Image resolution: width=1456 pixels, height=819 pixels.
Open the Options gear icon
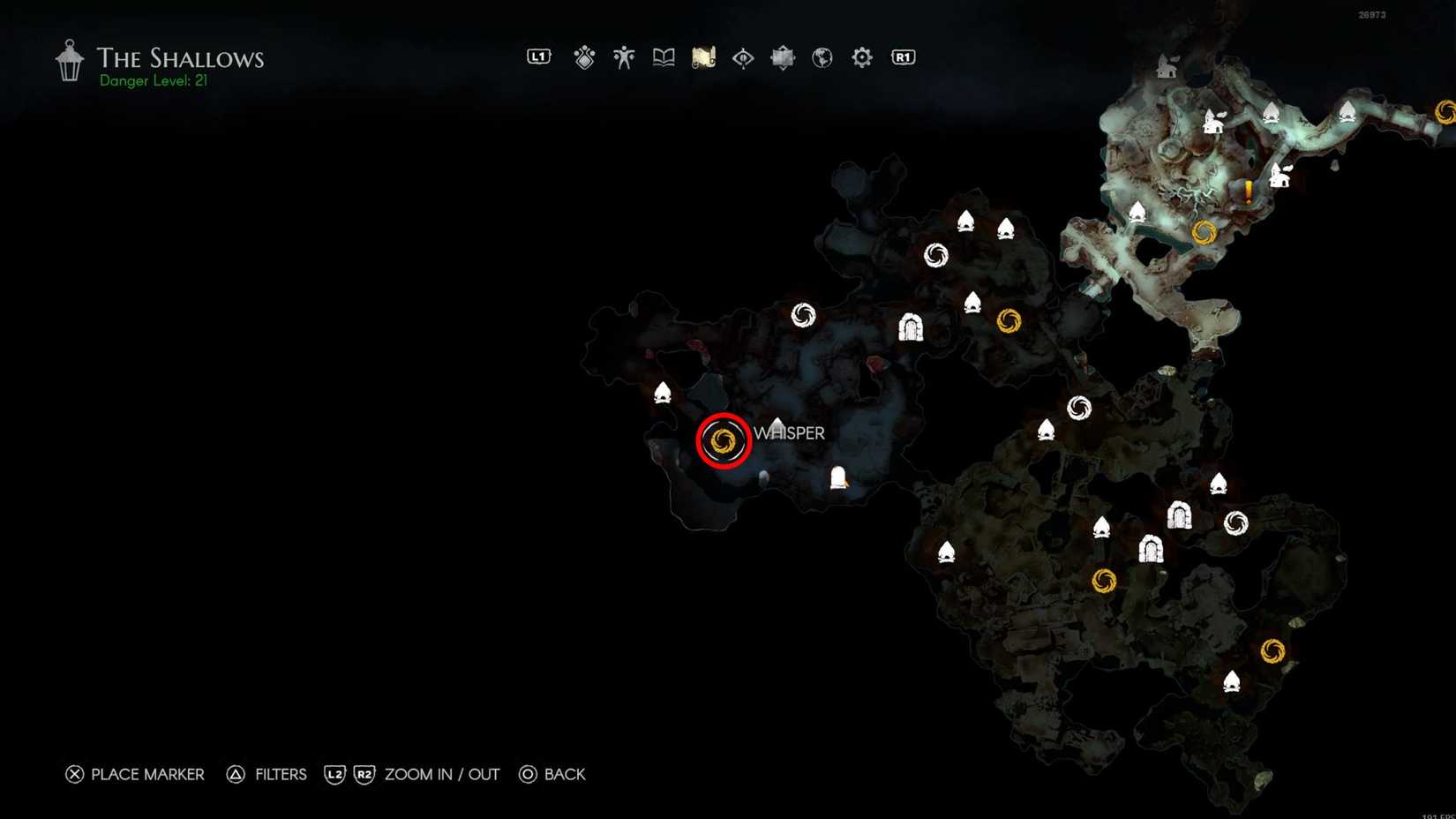click(x=860, y=56)
